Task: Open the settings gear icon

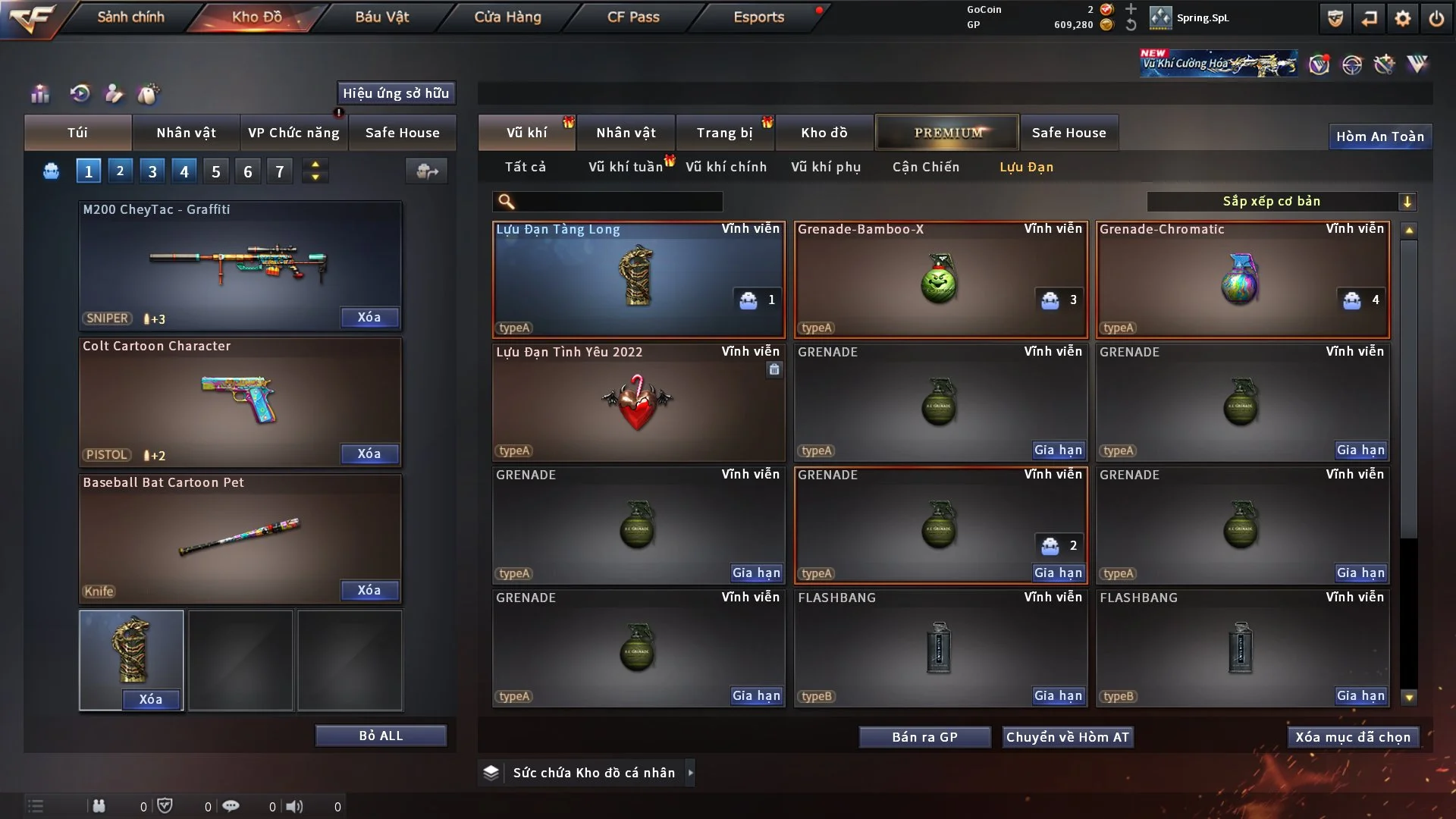Action: (x=1403, y=18)
